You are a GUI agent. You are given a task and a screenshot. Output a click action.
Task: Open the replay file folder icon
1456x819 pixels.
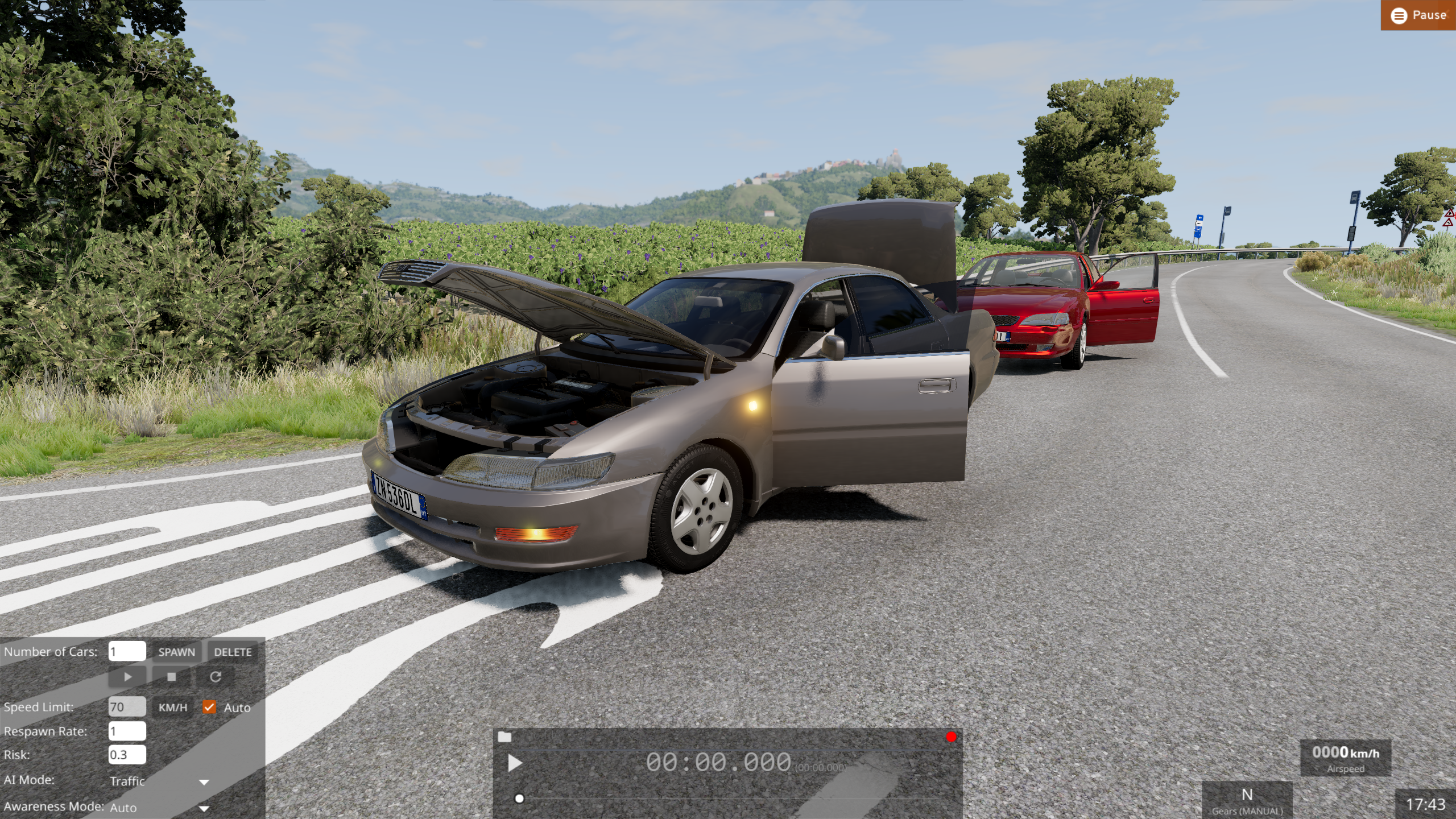pyautogui.click(x=504, y=737)
